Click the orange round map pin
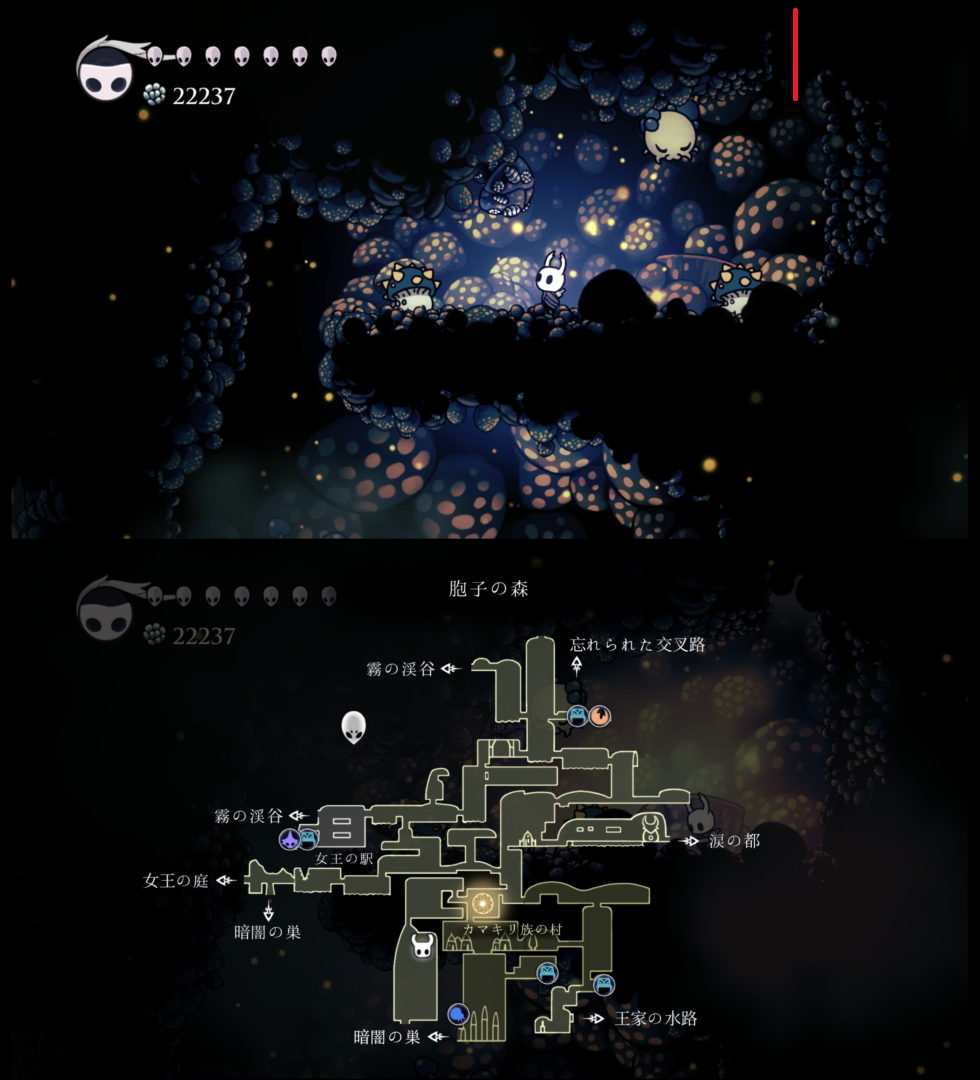This screenshot has height=1080, width=980. [x=599, y=716]
